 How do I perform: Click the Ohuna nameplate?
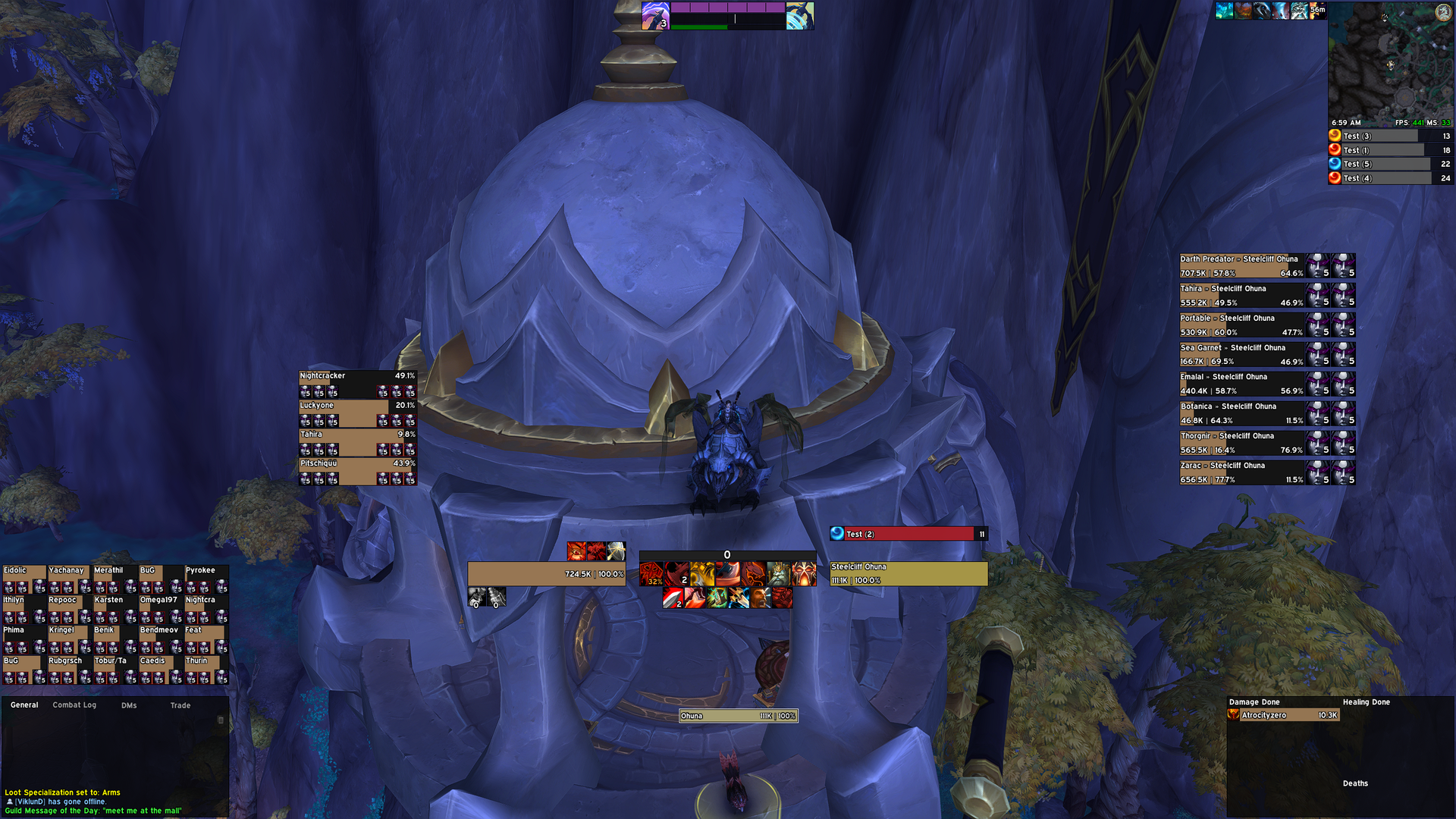click(x=737, y=716)
